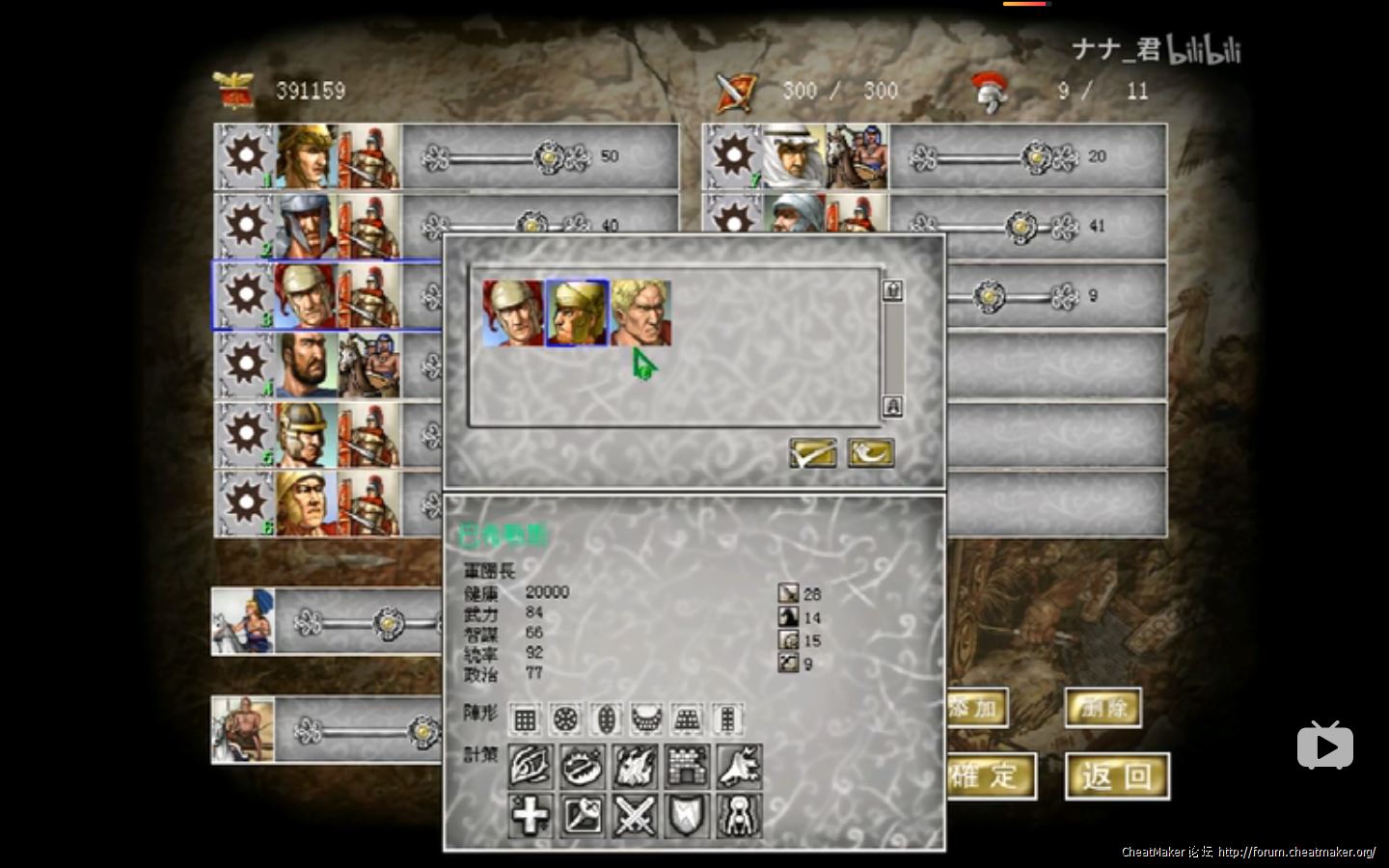The width and height of the screenshot is (1389, 868).
Task: Click the bilibili video play button
Action: pos(1324,745)
